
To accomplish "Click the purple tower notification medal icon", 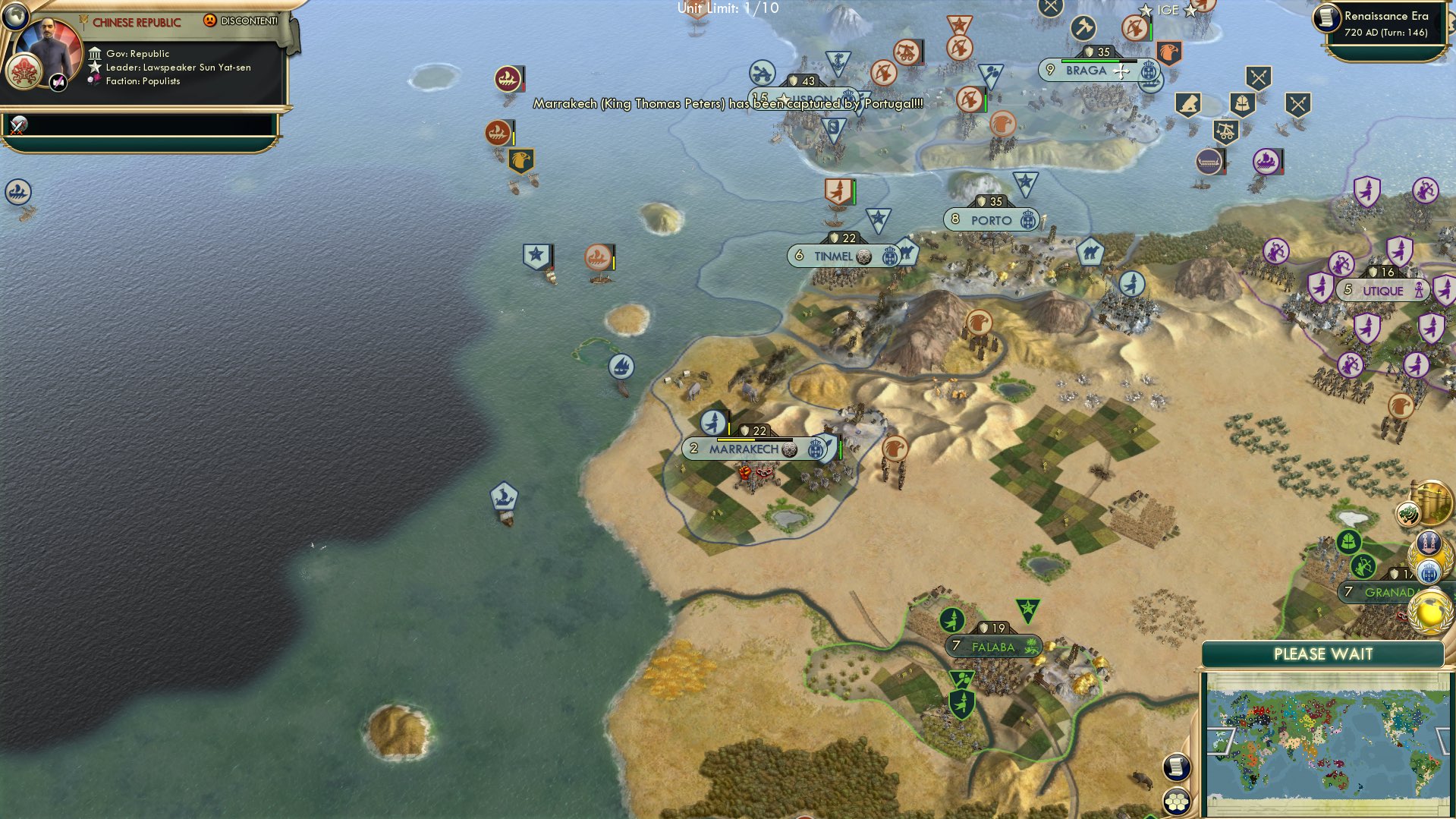I will click(1429, 544).
